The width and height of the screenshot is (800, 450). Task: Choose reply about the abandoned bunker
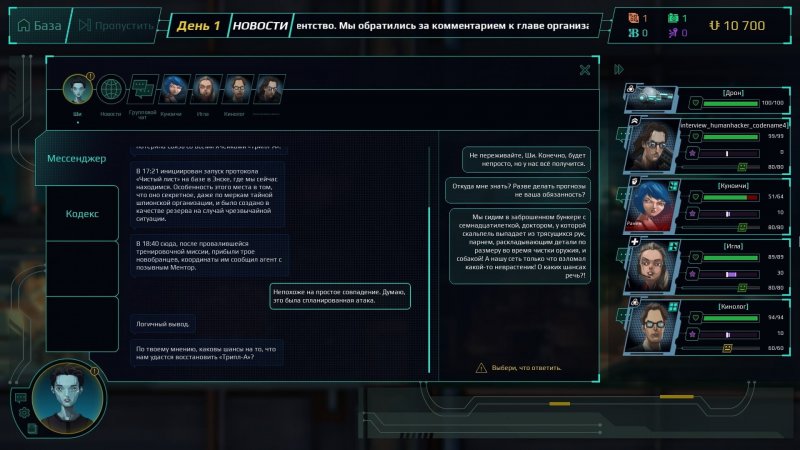coord(517,246)
